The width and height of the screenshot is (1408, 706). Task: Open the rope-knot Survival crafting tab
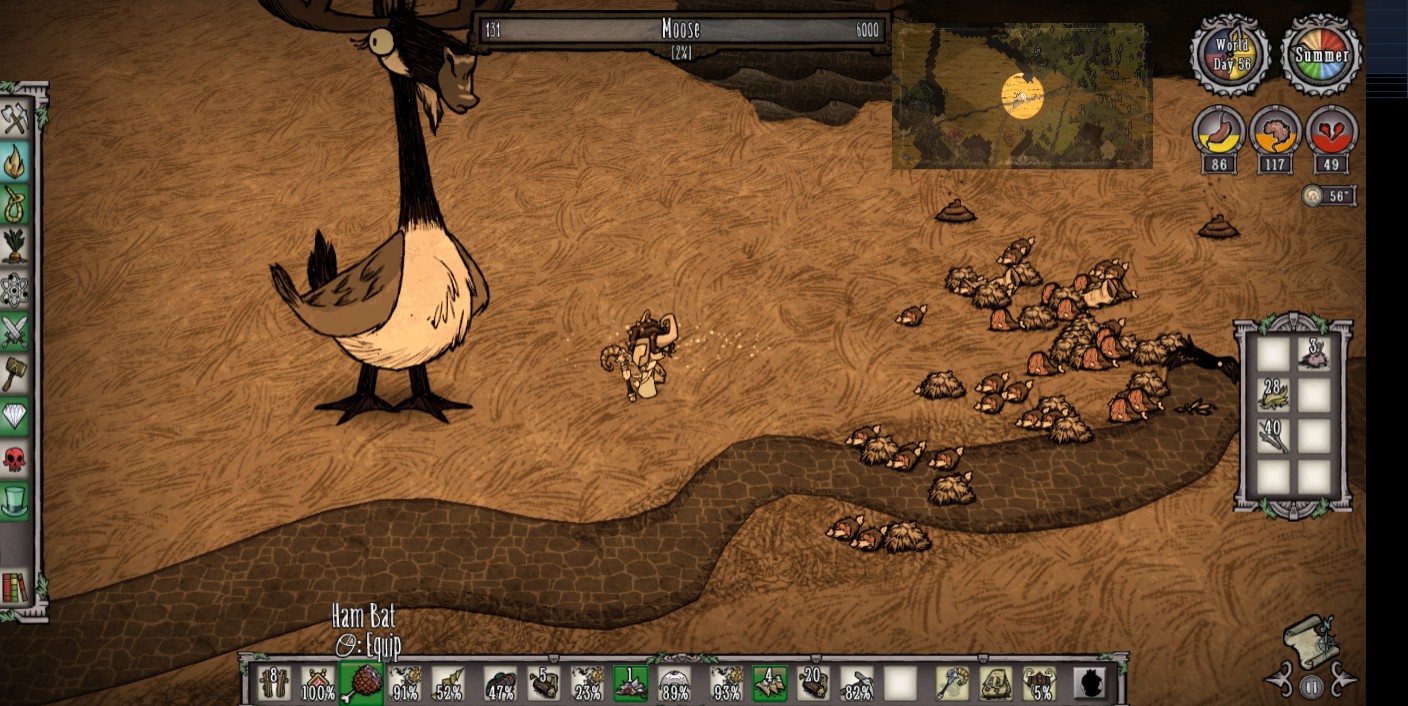click(15, 204)
